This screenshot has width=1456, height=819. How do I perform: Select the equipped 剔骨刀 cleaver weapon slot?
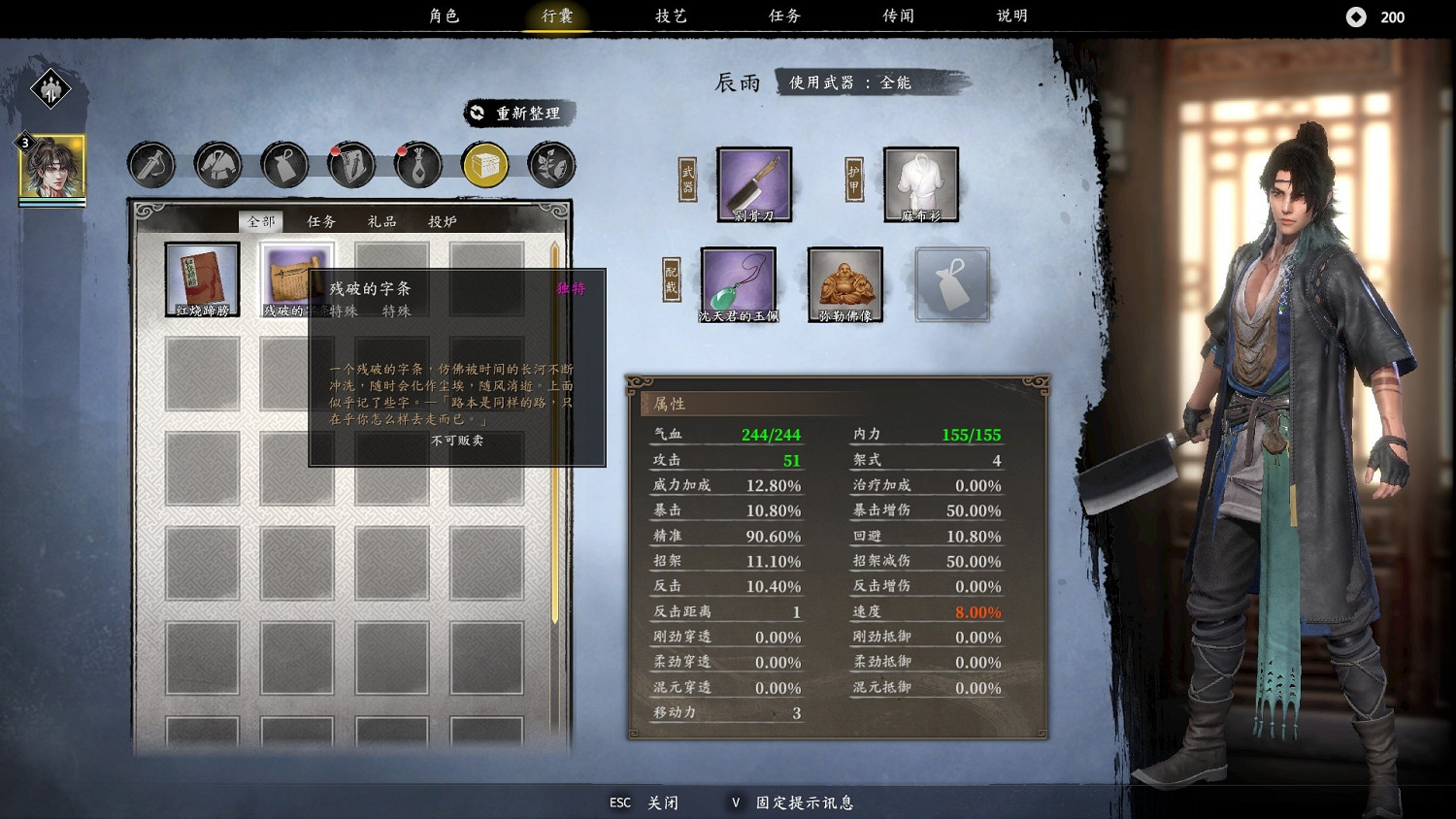tap(753, 183)
